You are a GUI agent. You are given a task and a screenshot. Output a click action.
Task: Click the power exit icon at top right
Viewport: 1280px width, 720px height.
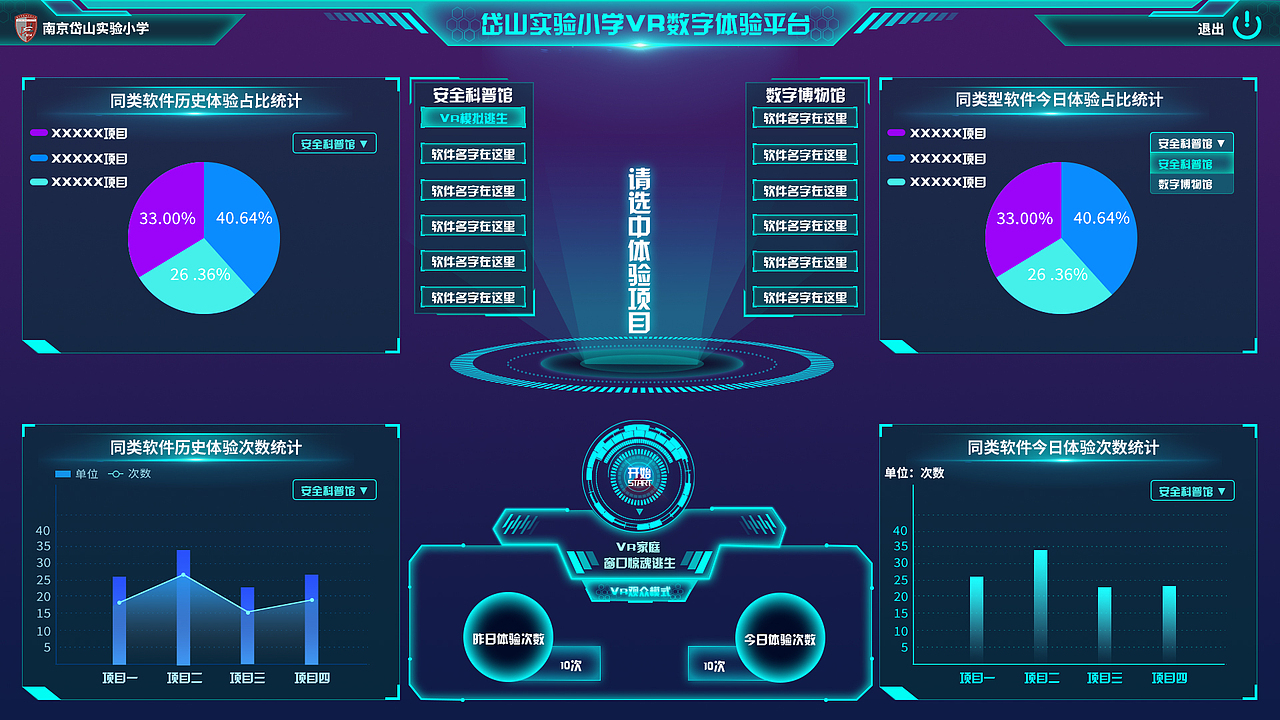coord(1245,27)
